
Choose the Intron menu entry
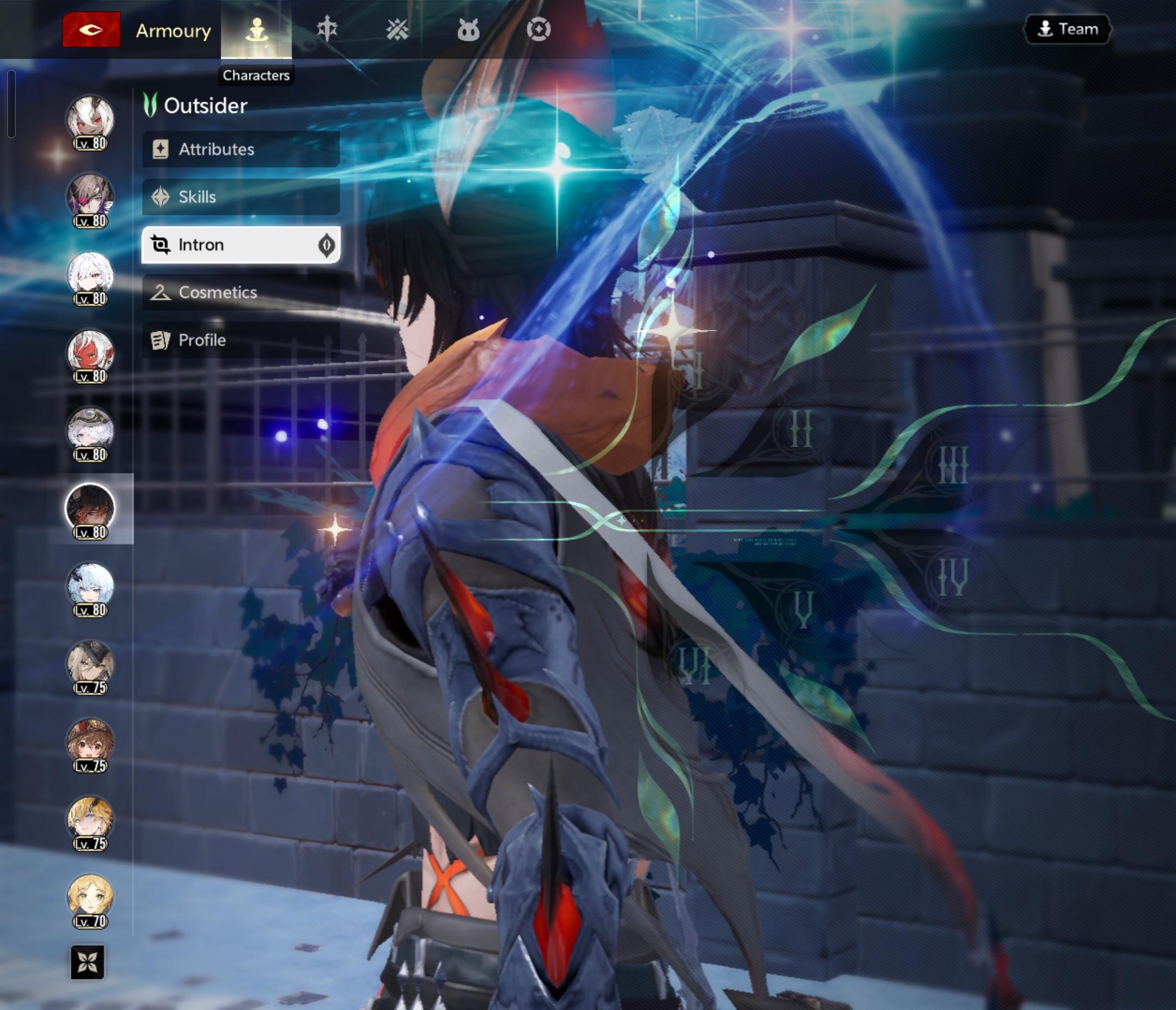[x=241, y=244]
